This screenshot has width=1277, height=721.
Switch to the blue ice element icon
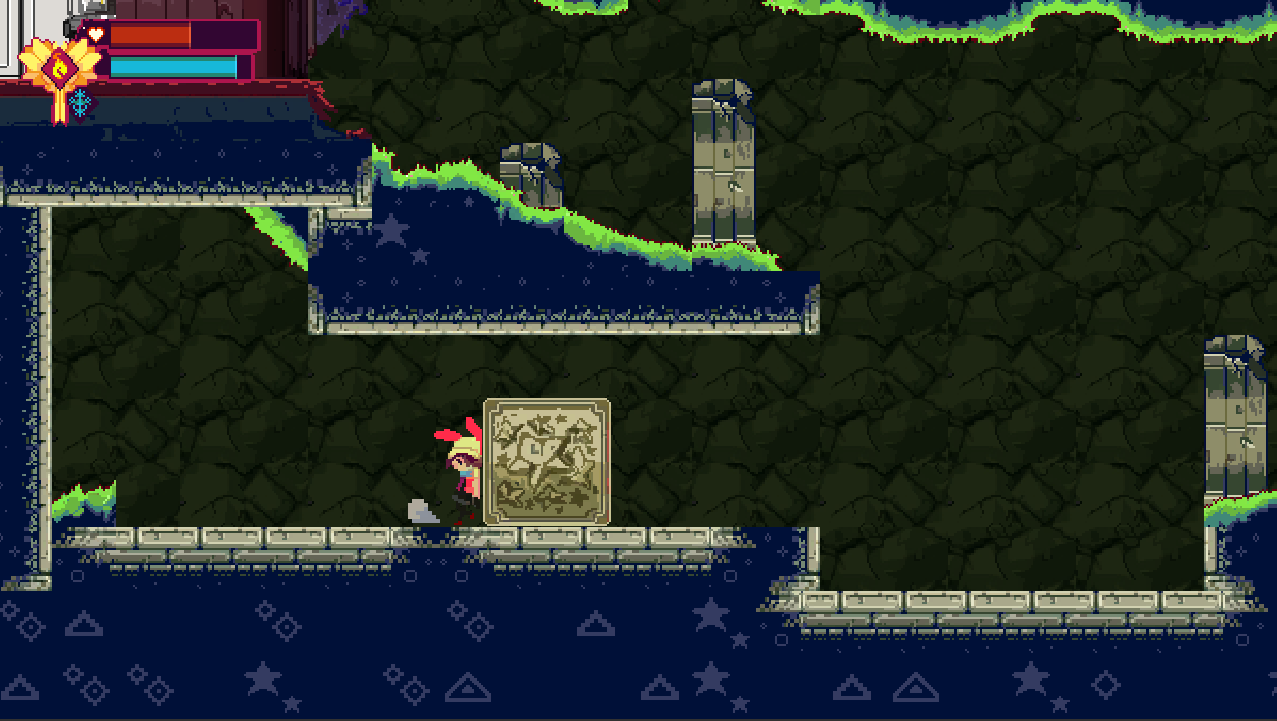(80, 102)
